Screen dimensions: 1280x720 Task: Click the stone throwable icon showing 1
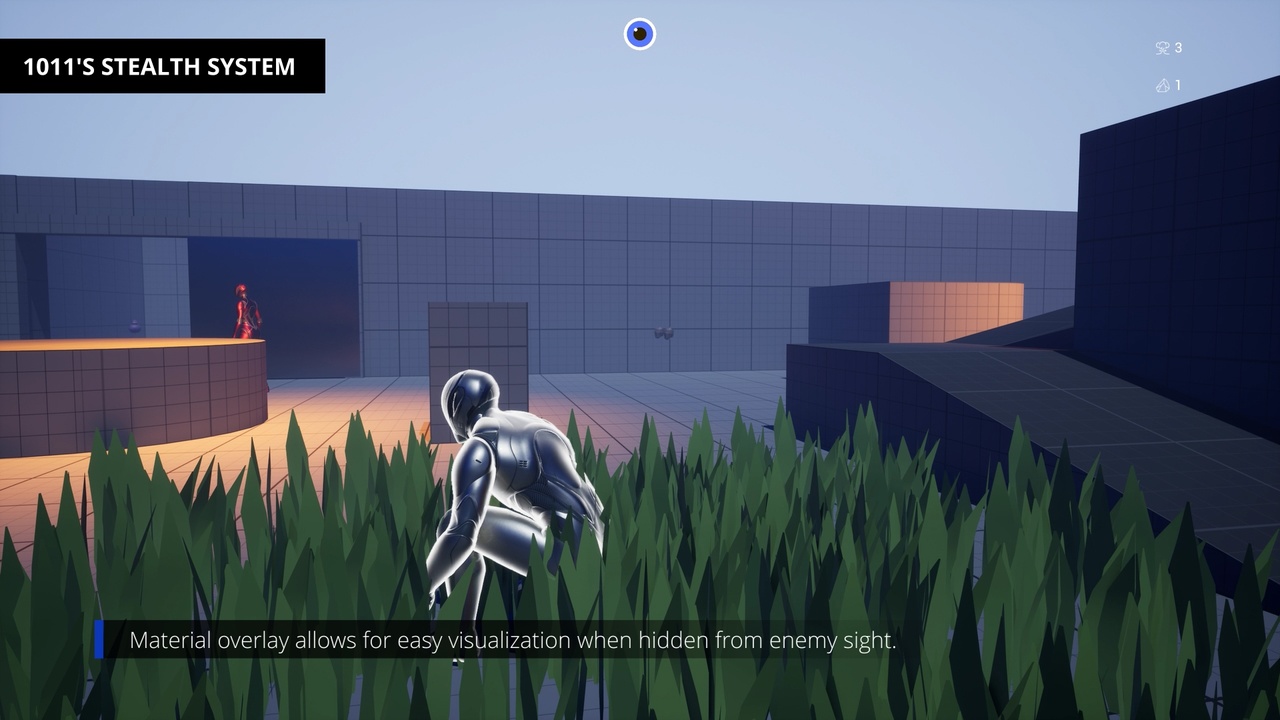[1162, 85]
